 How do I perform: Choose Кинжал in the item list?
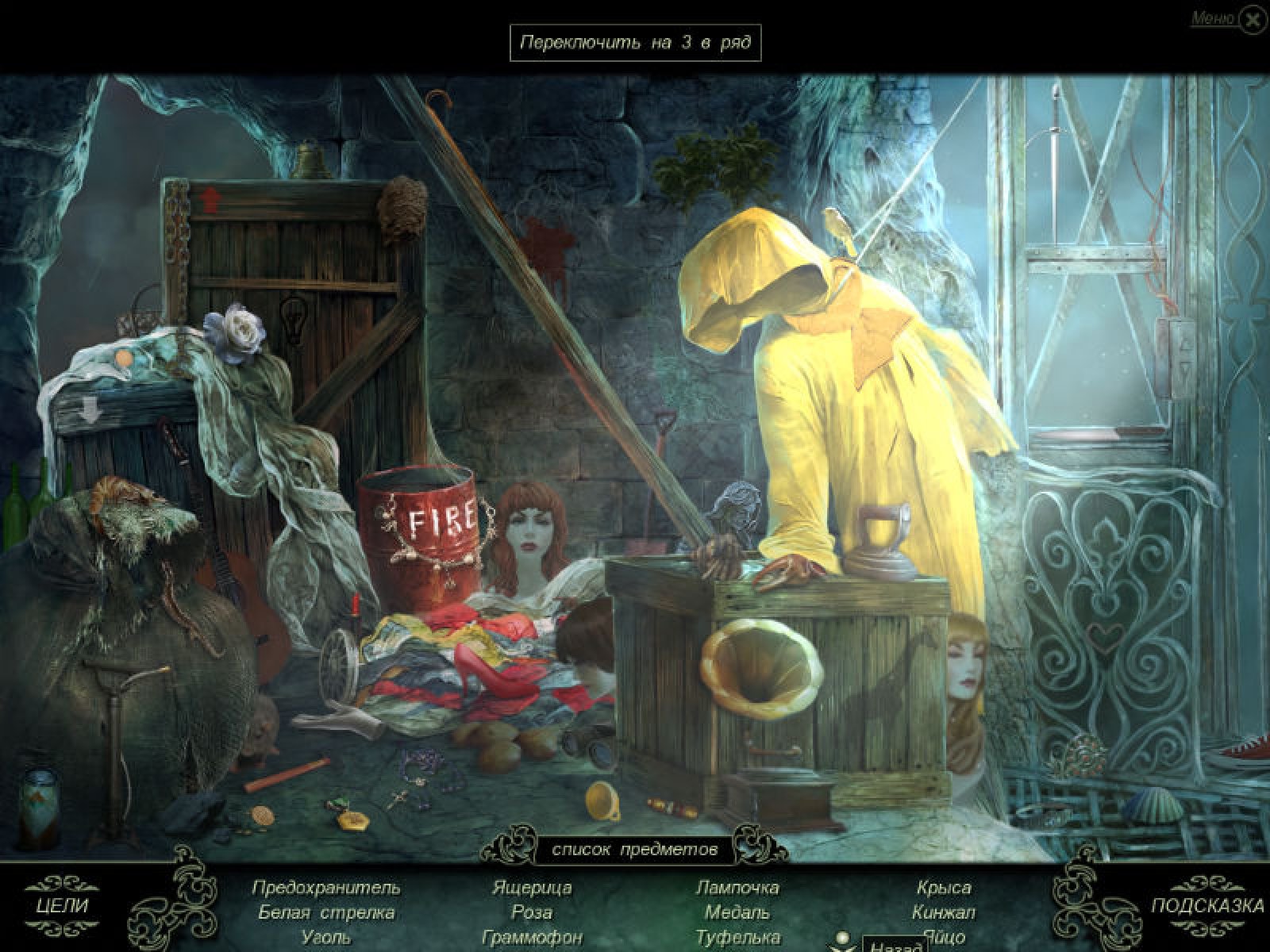click(x=944, y=912)
